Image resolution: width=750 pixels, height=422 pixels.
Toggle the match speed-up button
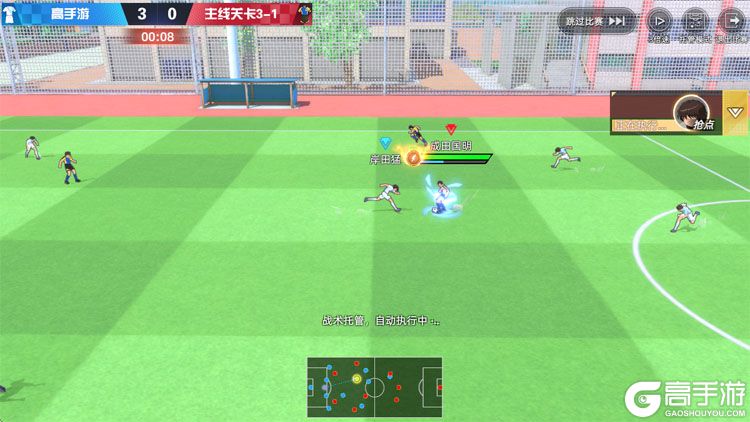pos(659,21)
